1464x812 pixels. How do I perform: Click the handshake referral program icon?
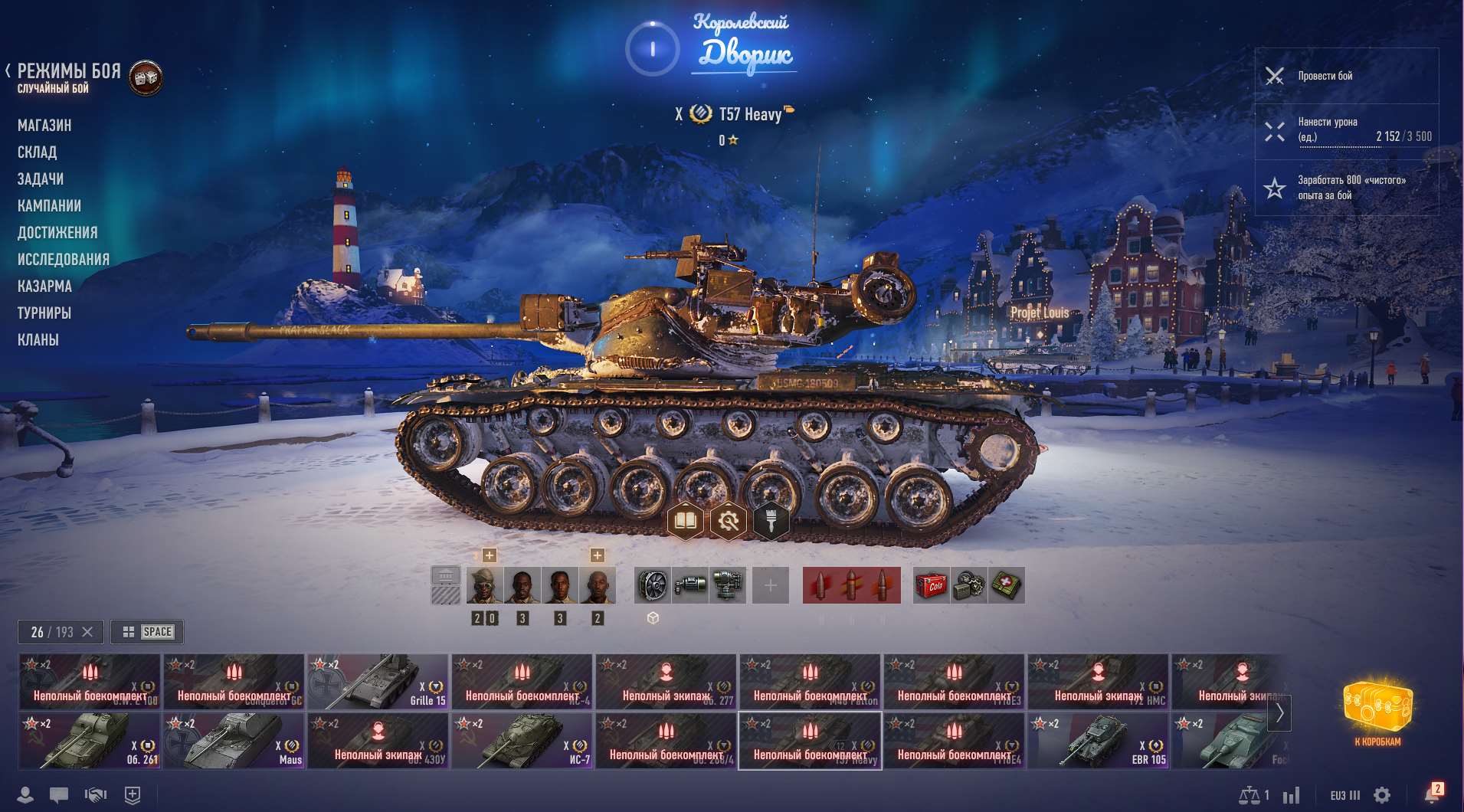coord(95,796)
